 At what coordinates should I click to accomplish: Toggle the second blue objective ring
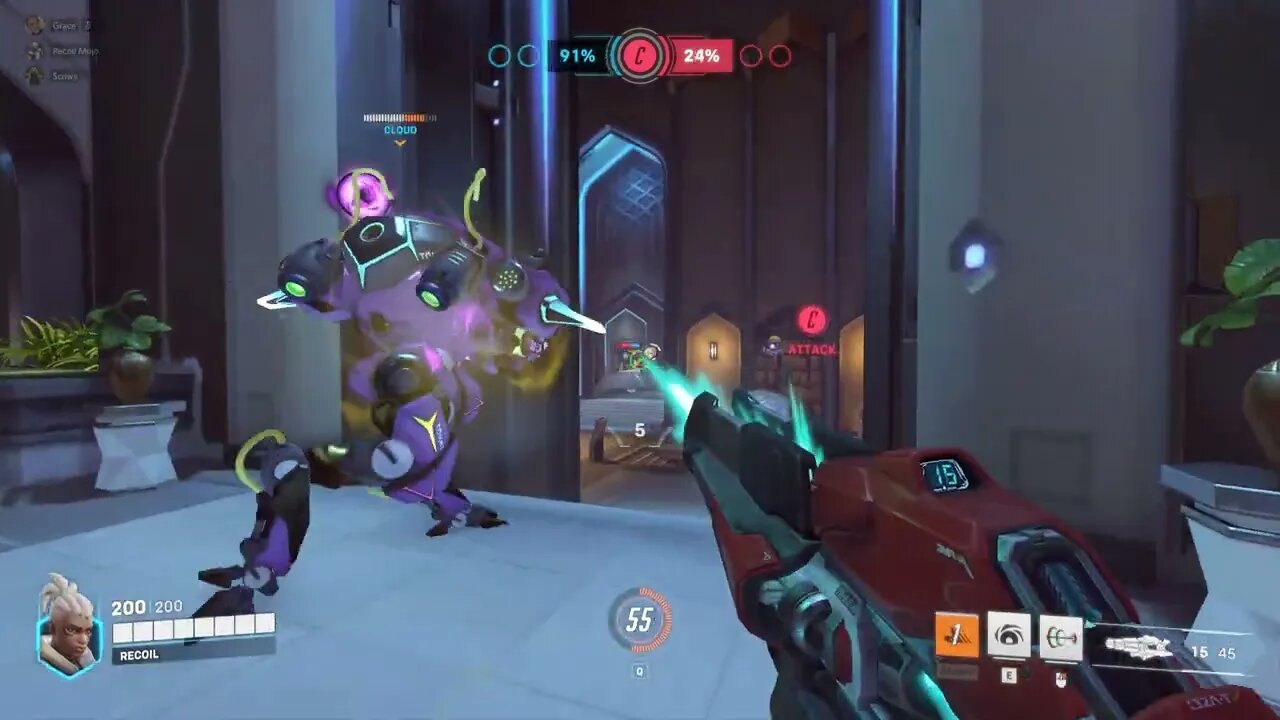point(528,56)
